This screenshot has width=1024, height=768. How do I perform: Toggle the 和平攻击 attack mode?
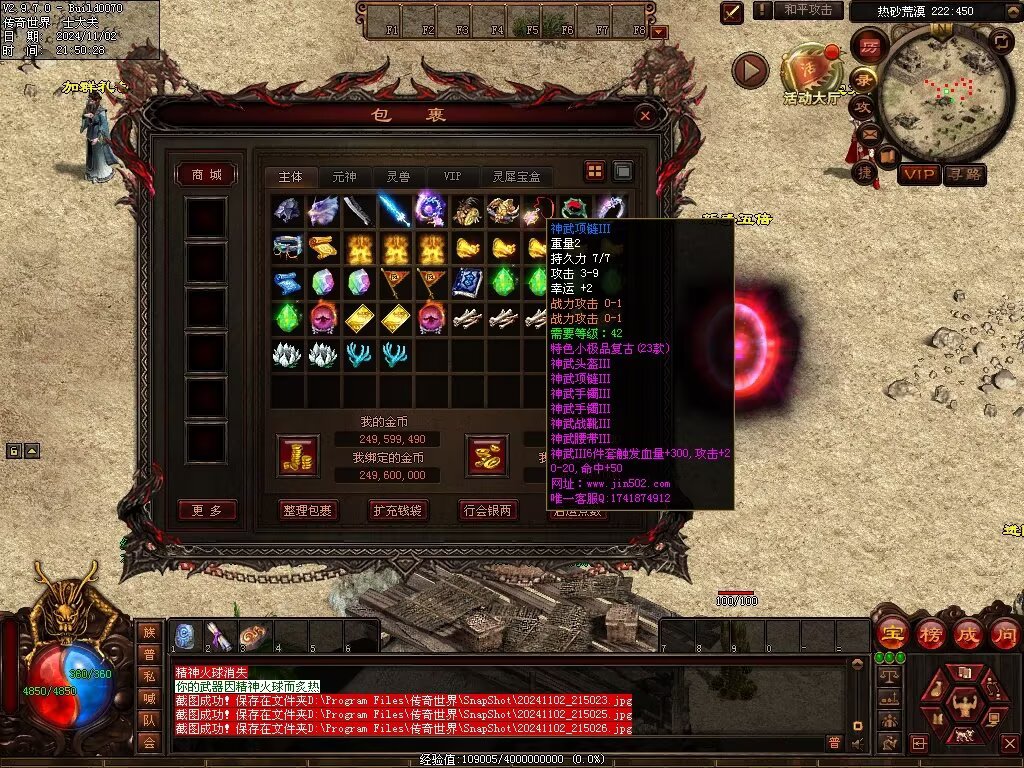coord(808,10)
